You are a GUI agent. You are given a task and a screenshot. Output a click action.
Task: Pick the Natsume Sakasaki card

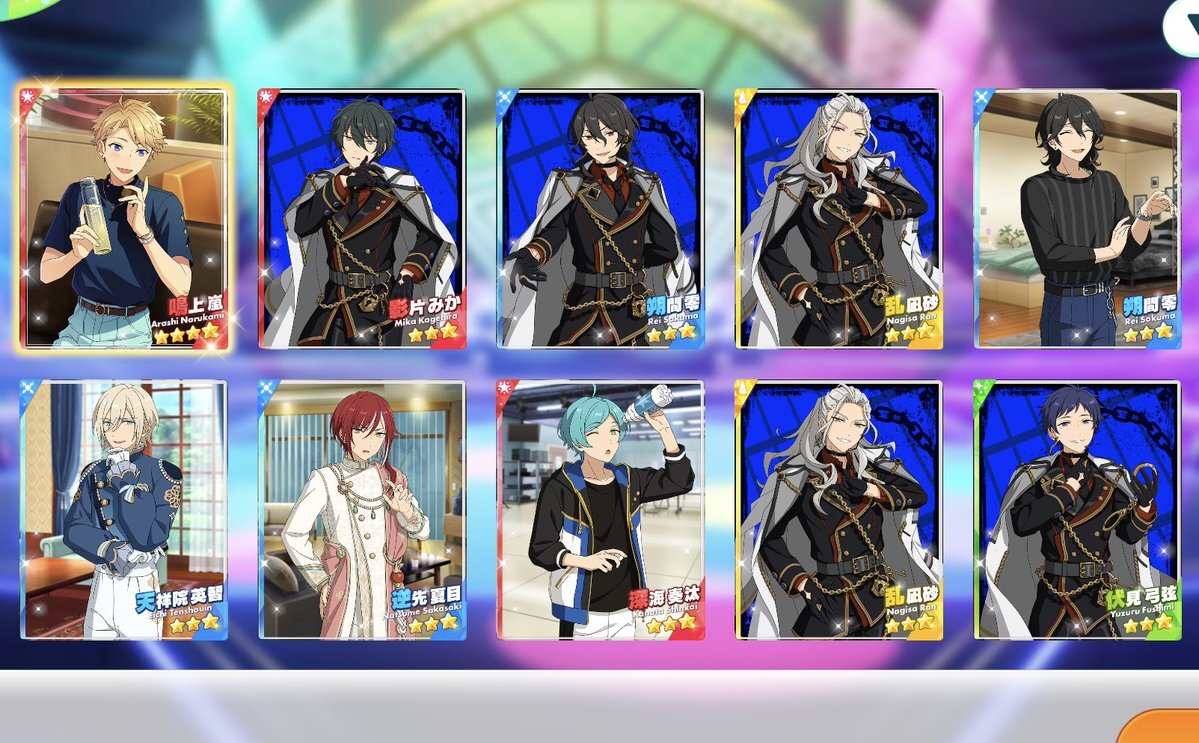(362, 510)
